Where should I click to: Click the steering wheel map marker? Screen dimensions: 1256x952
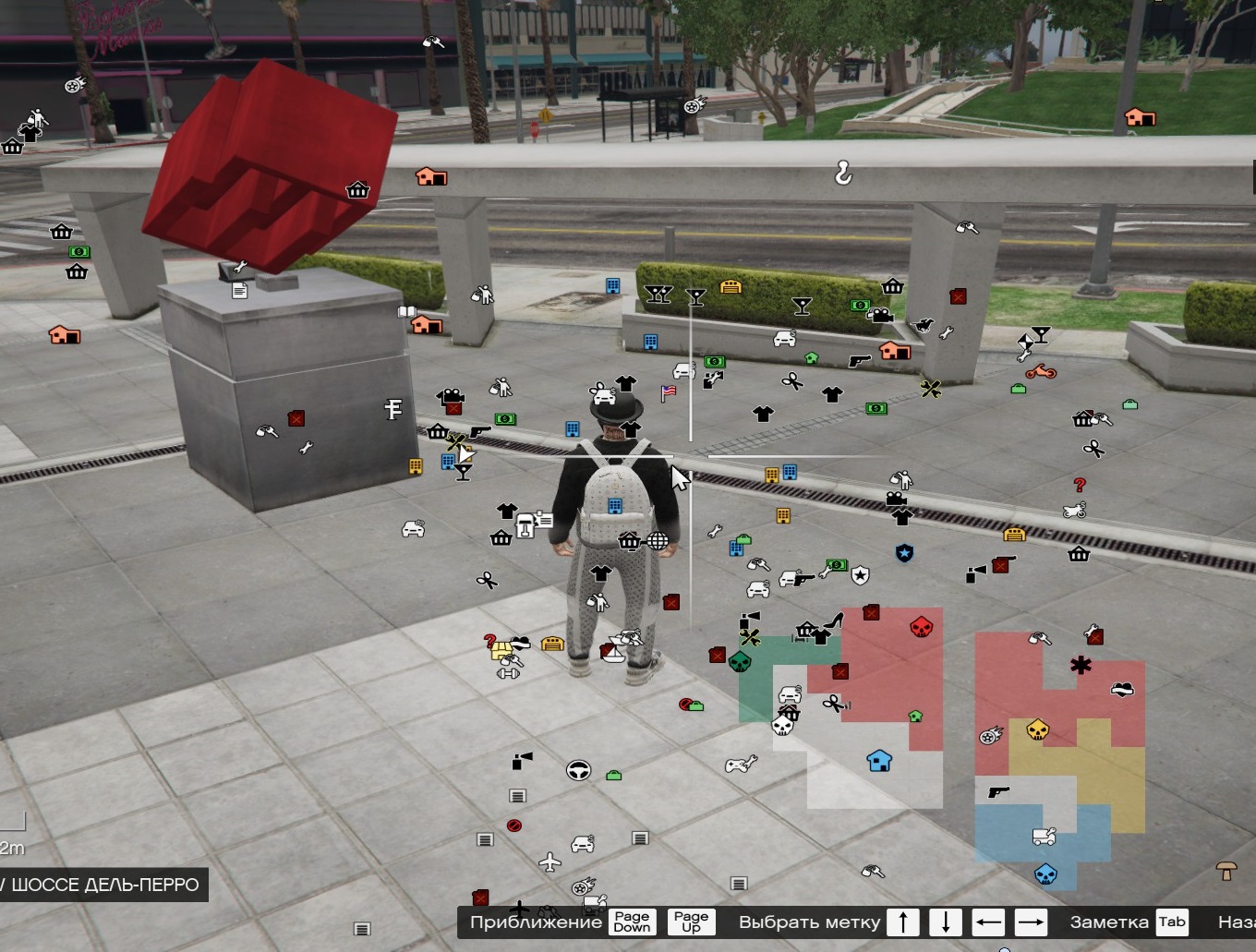coord(578,770)
